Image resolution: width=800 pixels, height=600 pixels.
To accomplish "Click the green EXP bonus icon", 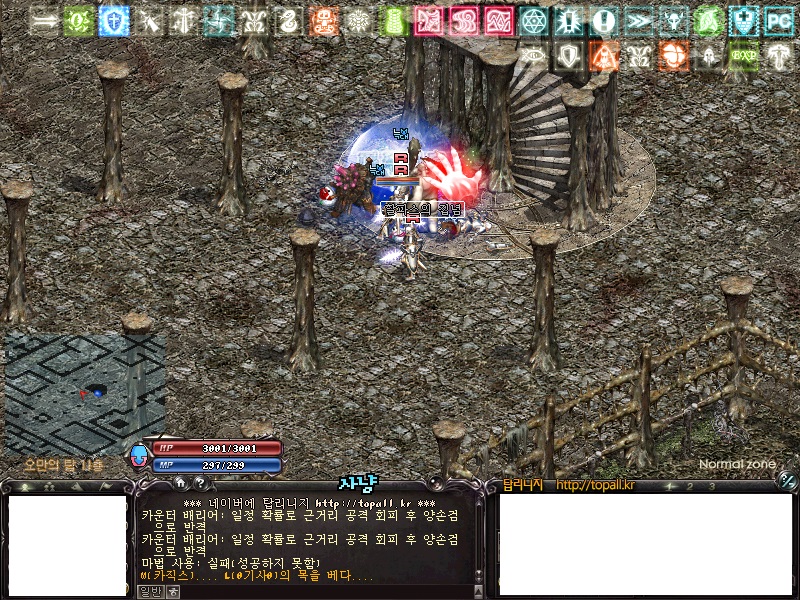I will click(742, 55).
